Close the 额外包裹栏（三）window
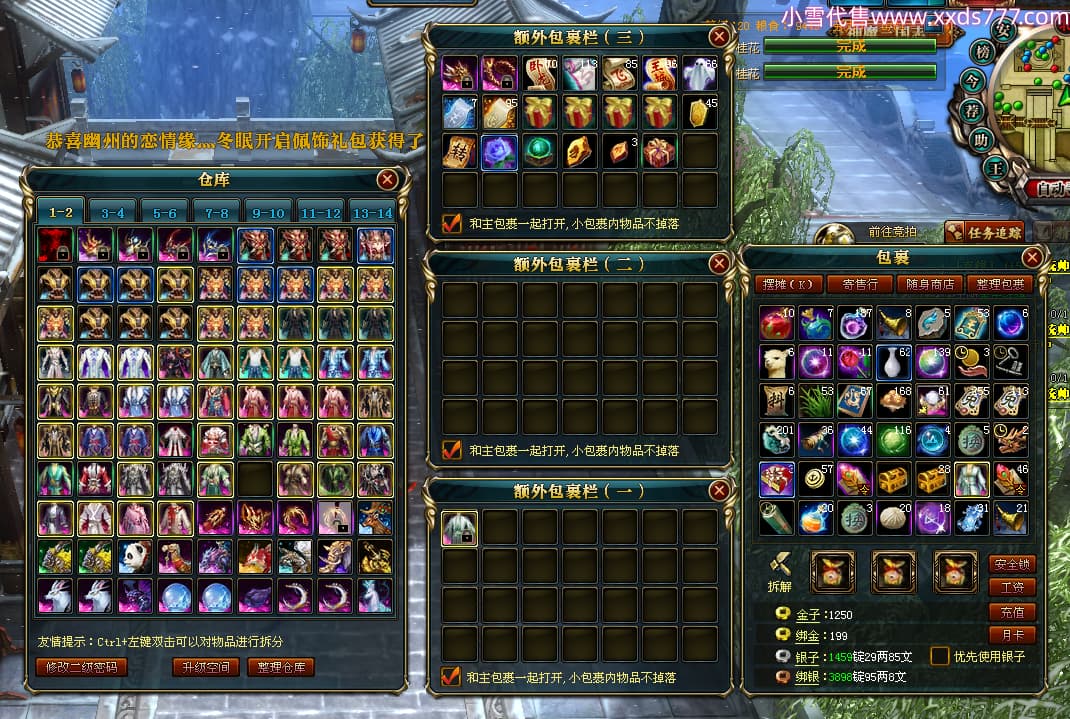Screen dimensions: 1070x719 tap(718, 38)
